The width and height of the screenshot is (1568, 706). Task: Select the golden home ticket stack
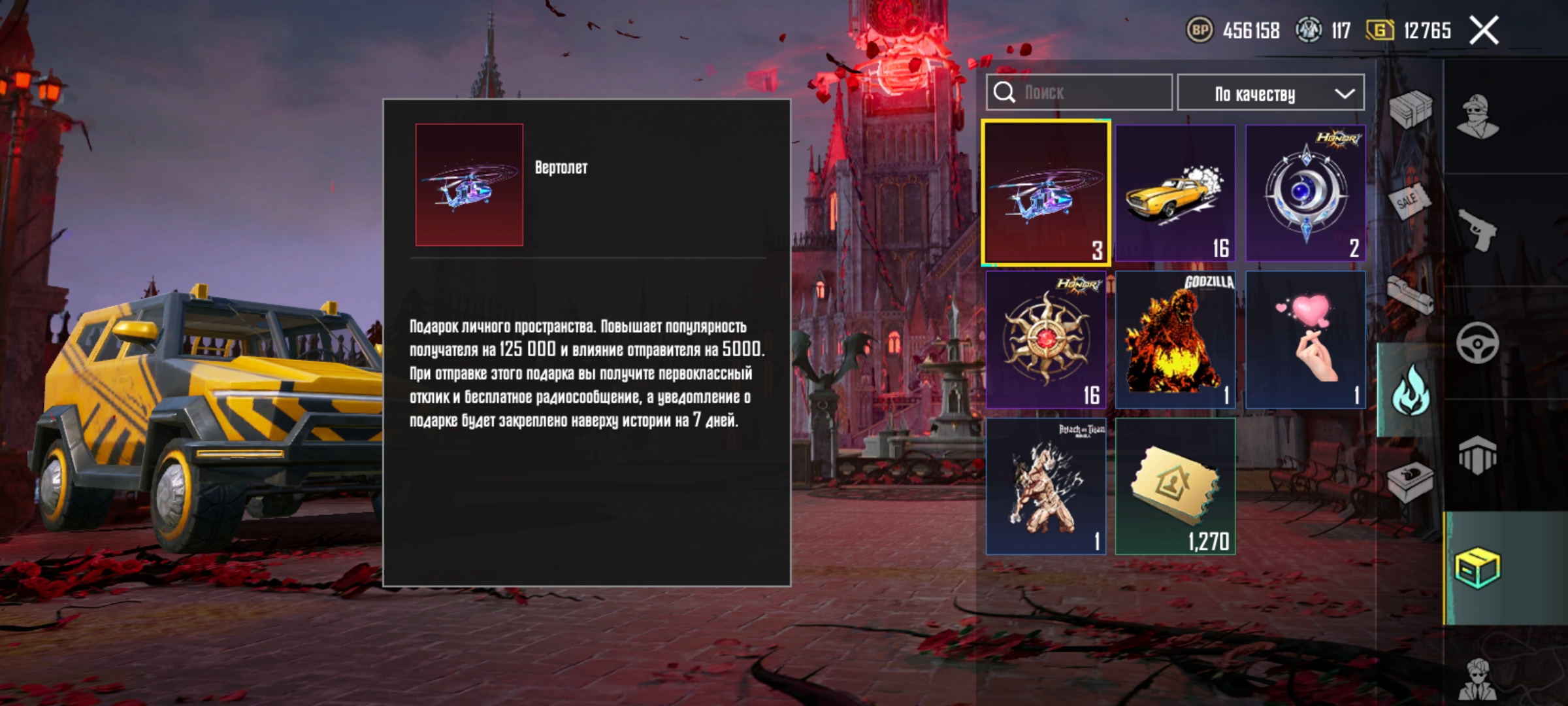pos(1175,486)
